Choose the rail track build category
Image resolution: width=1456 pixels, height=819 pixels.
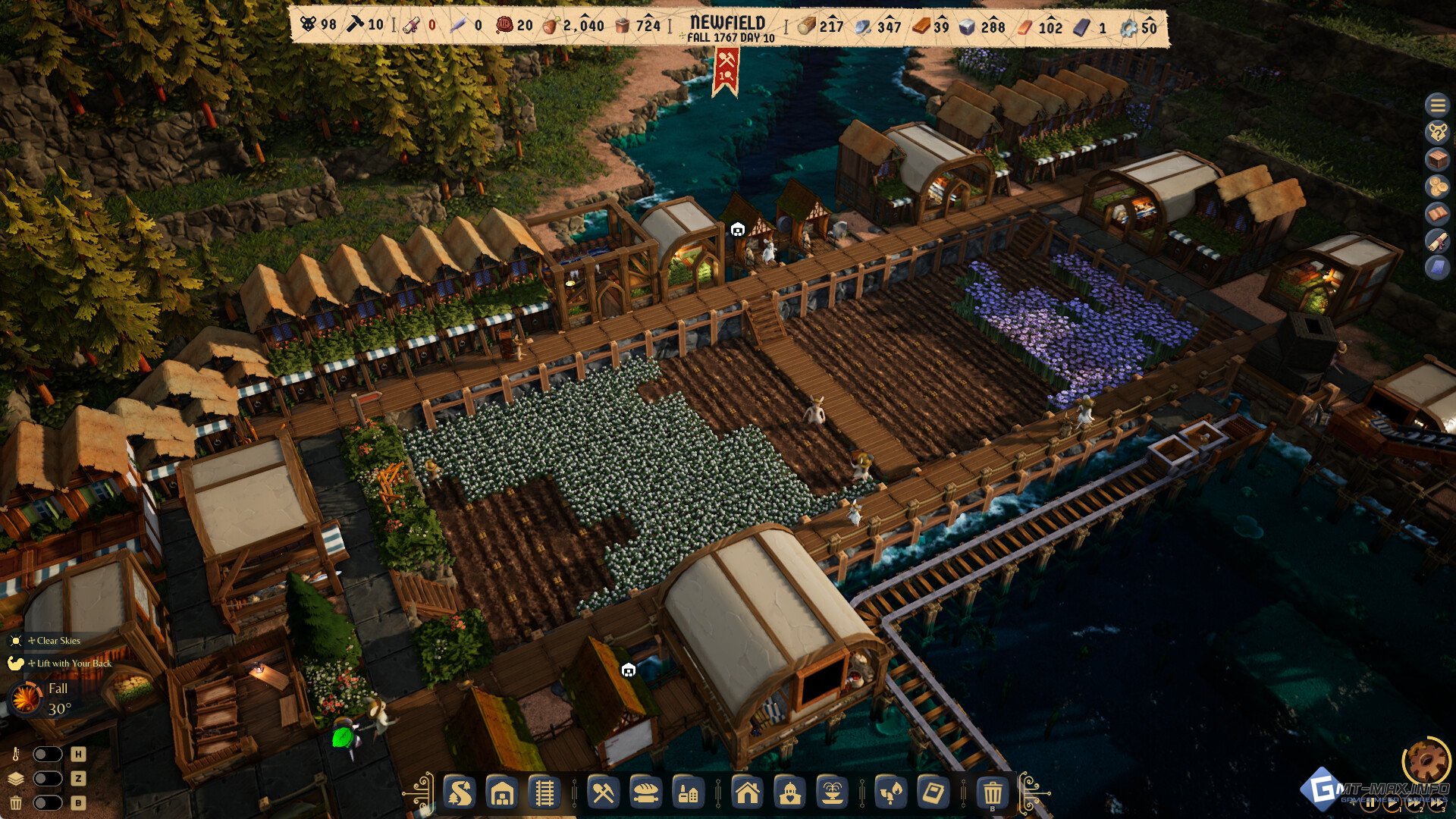coord(544,793)
